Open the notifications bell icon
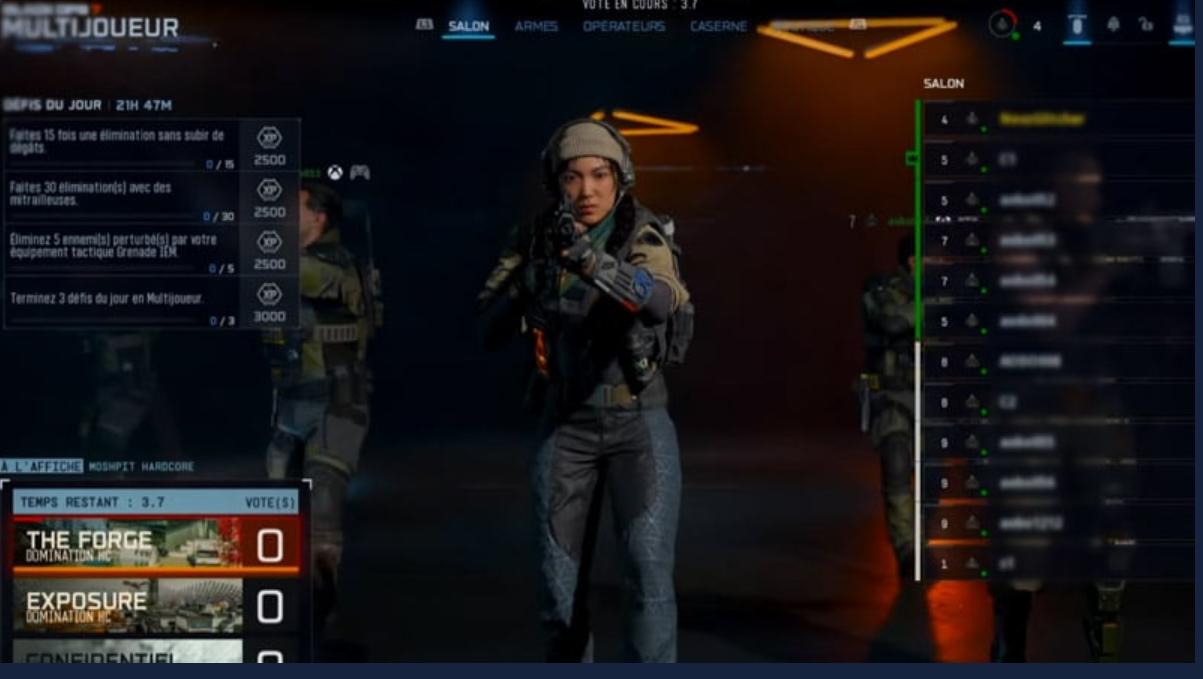This screenshot has width=1203, height=679. pos(1113,25)
